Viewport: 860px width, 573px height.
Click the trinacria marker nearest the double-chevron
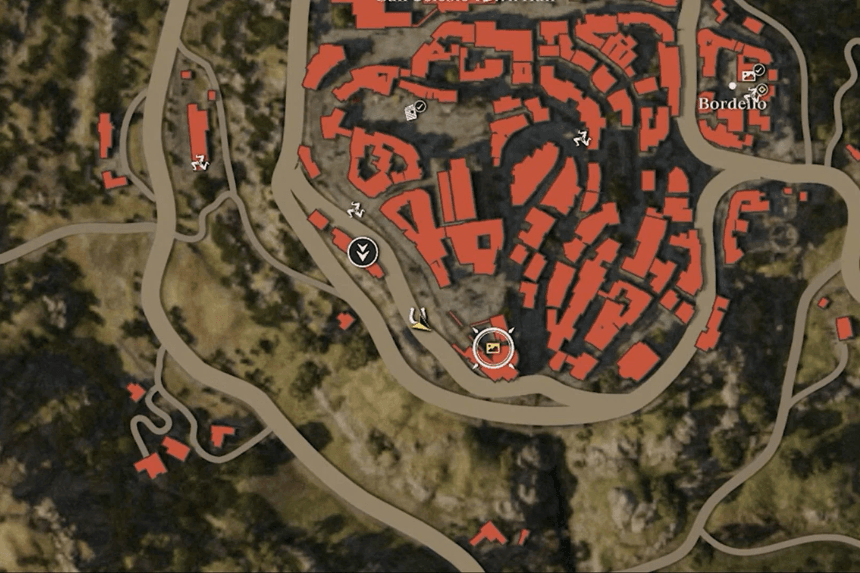(354, 211)
